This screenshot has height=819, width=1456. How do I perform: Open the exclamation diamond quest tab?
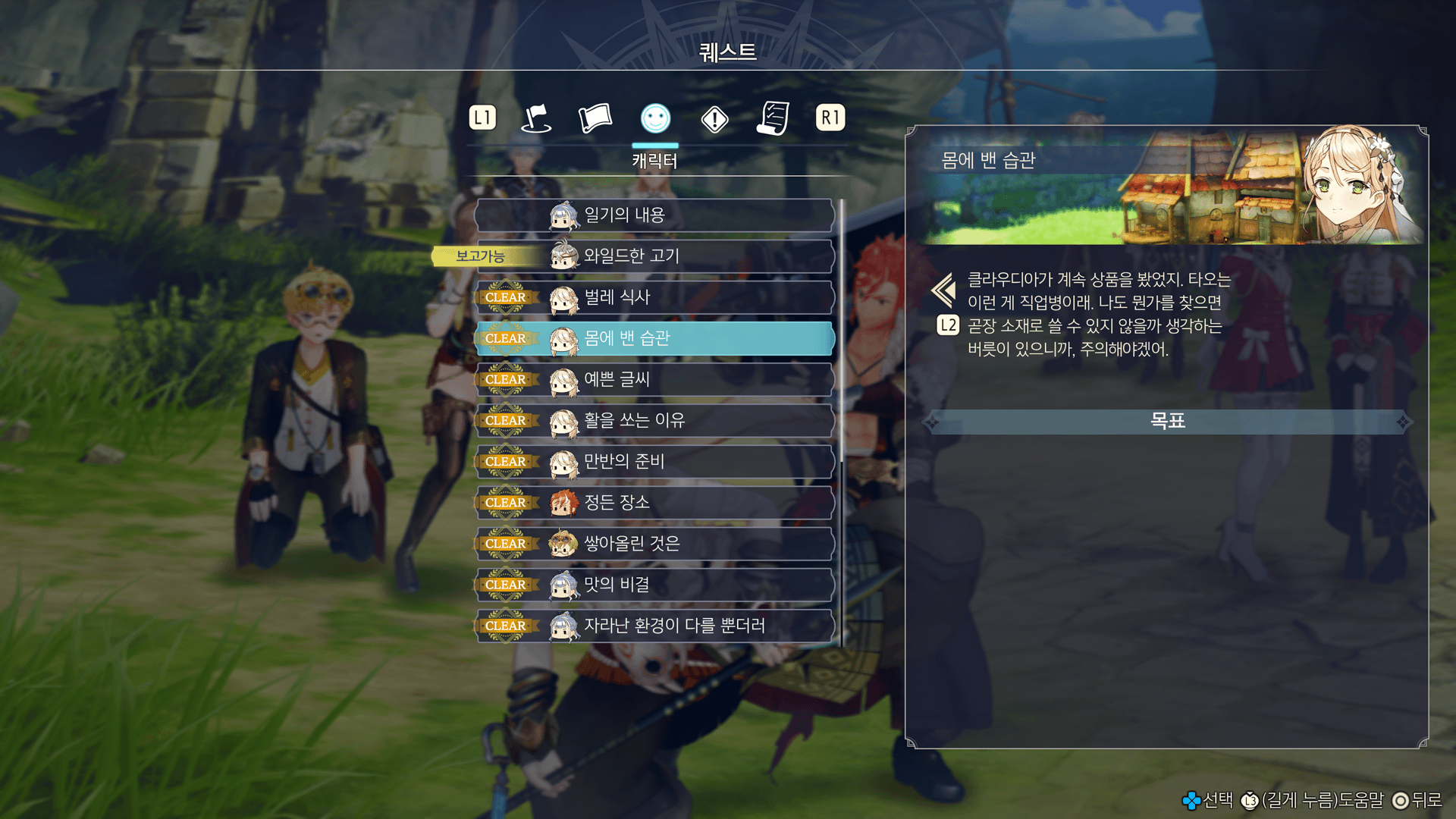714,119
